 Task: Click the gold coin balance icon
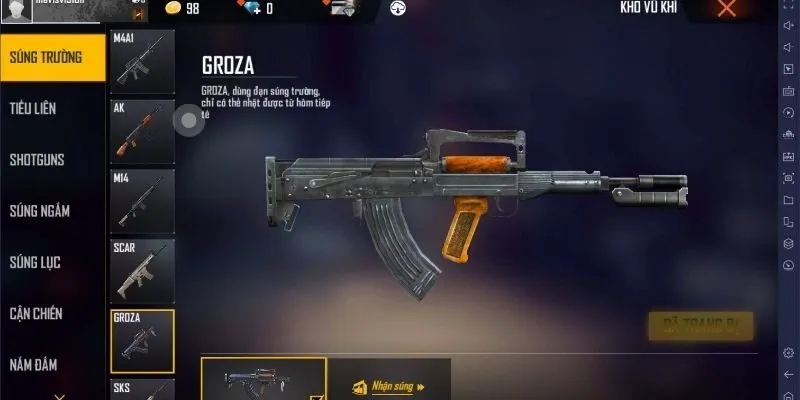tap(172, 9)
